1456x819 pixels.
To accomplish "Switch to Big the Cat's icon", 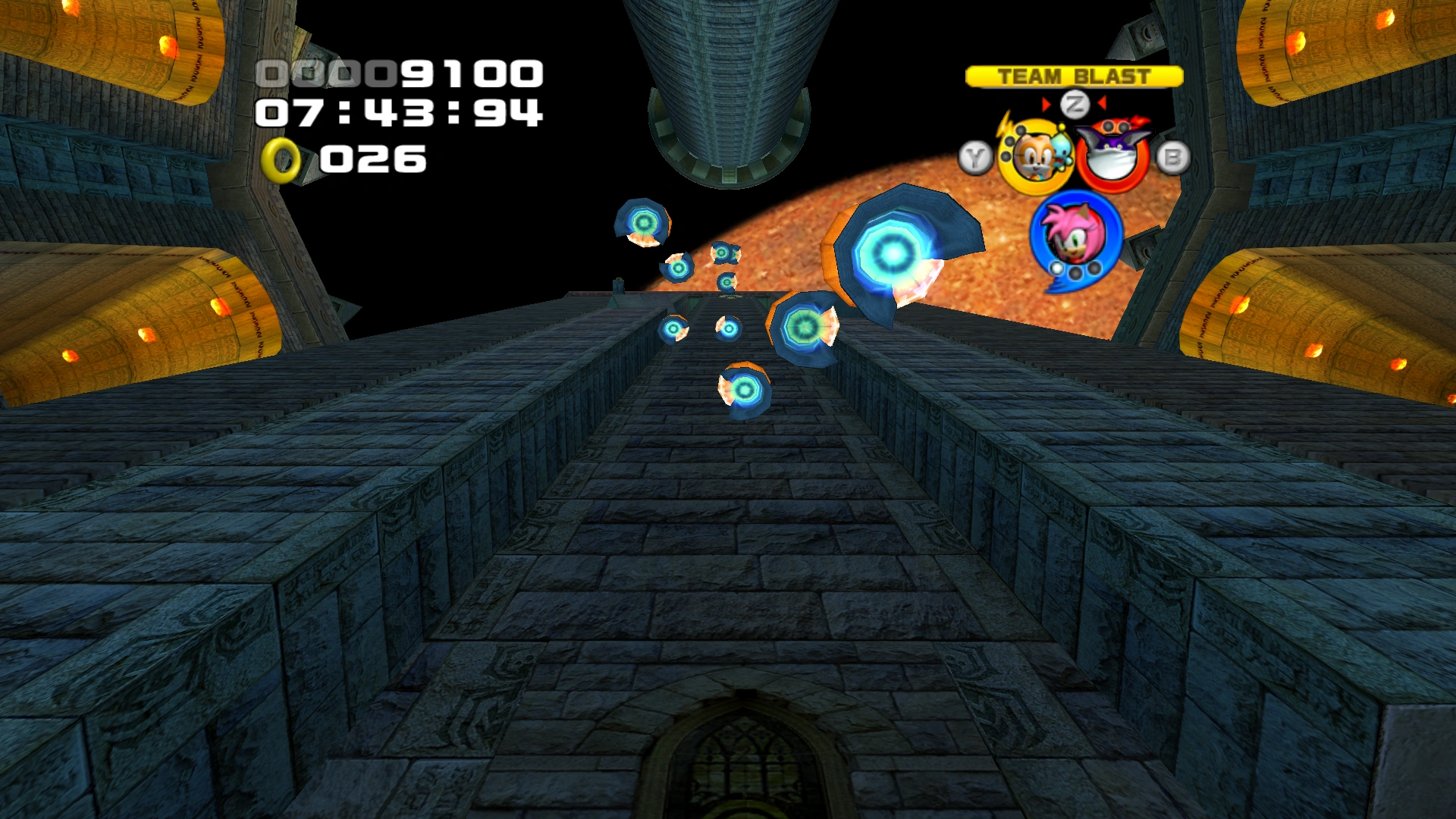I will click(x=1112, y=155).
